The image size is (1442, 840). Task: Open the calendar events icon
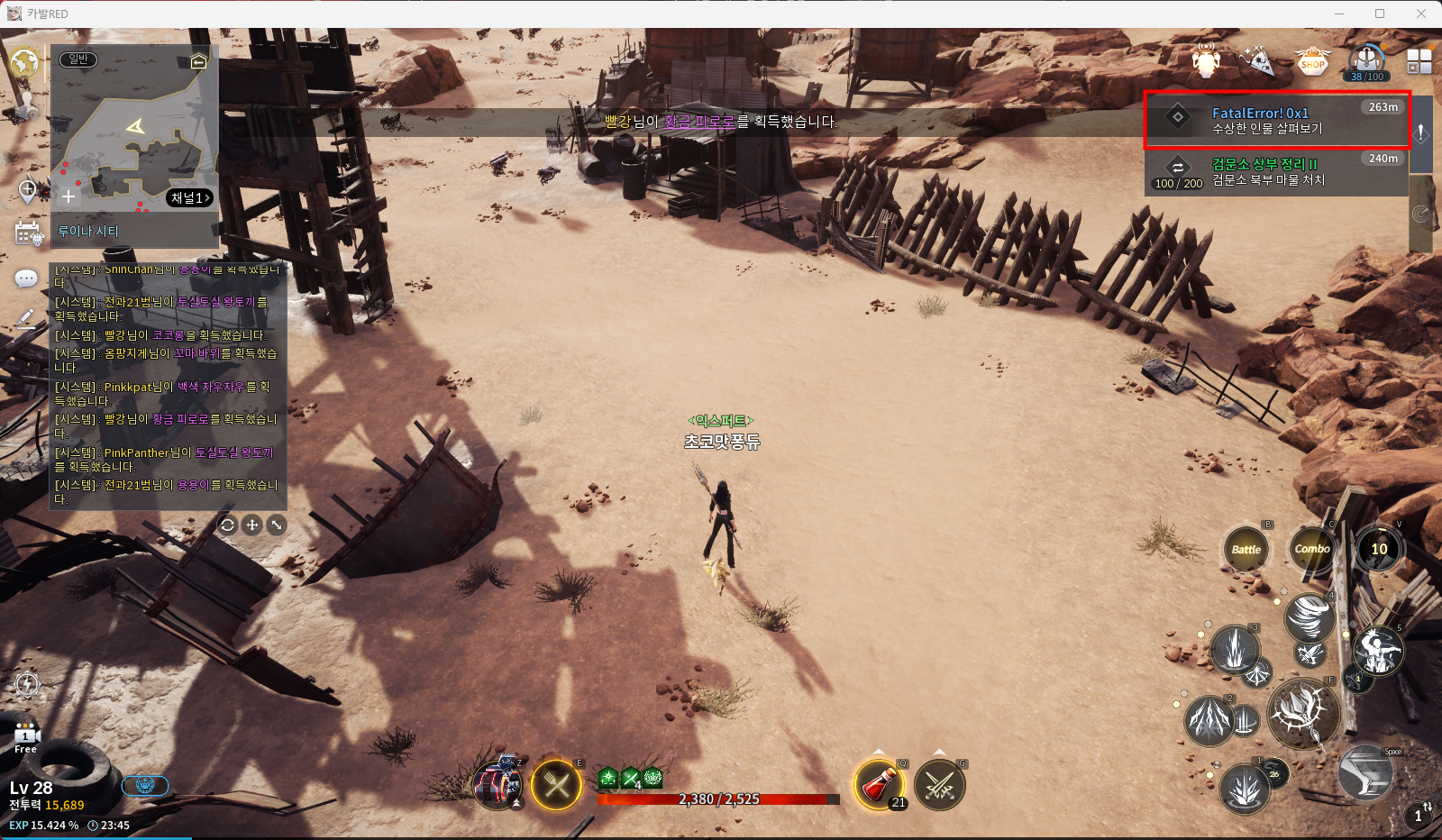[28, 233]
